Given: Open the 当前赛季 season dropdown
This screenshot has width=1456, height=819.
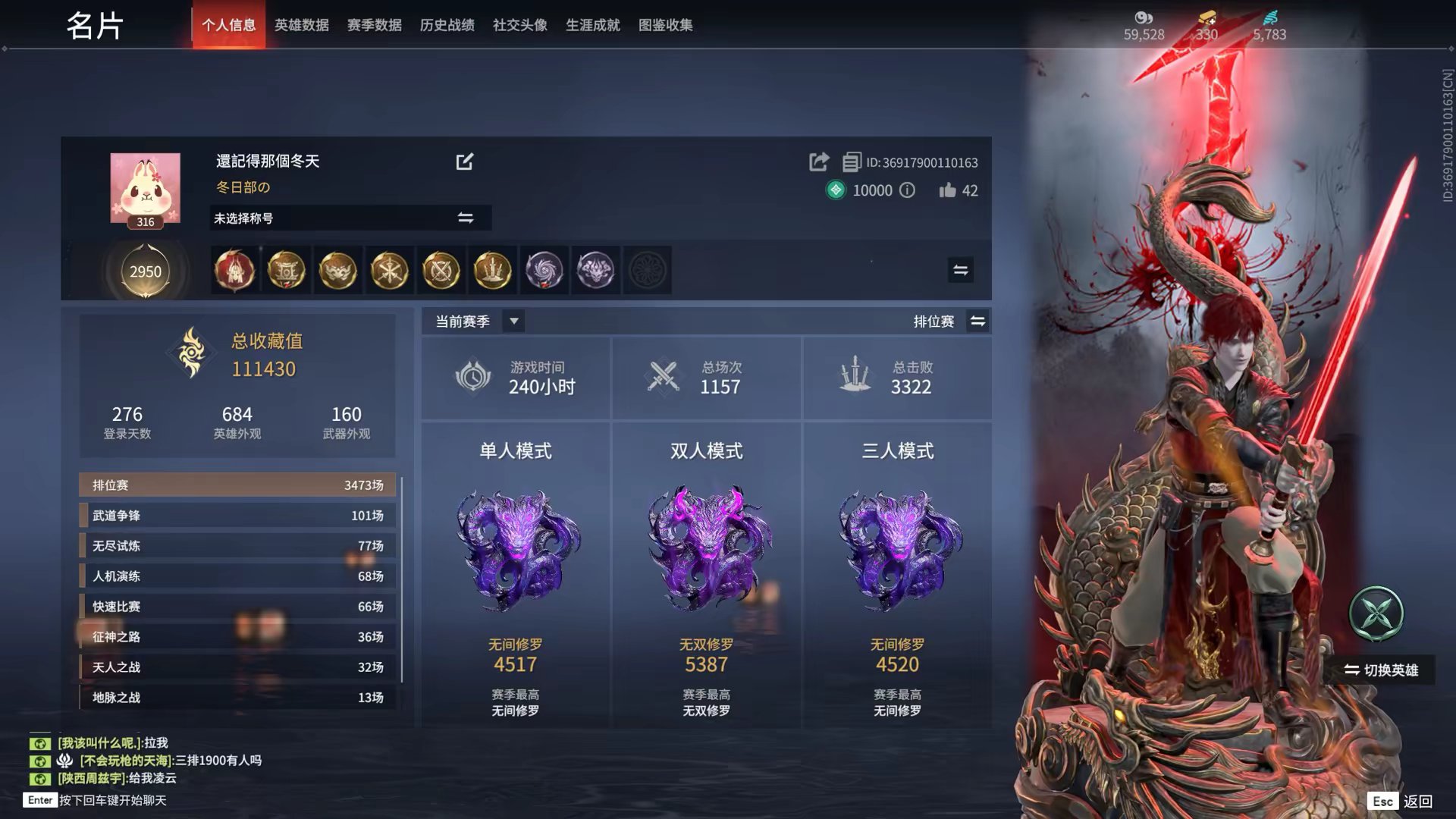Looking at the screenshot, I should tap(513, 321).
